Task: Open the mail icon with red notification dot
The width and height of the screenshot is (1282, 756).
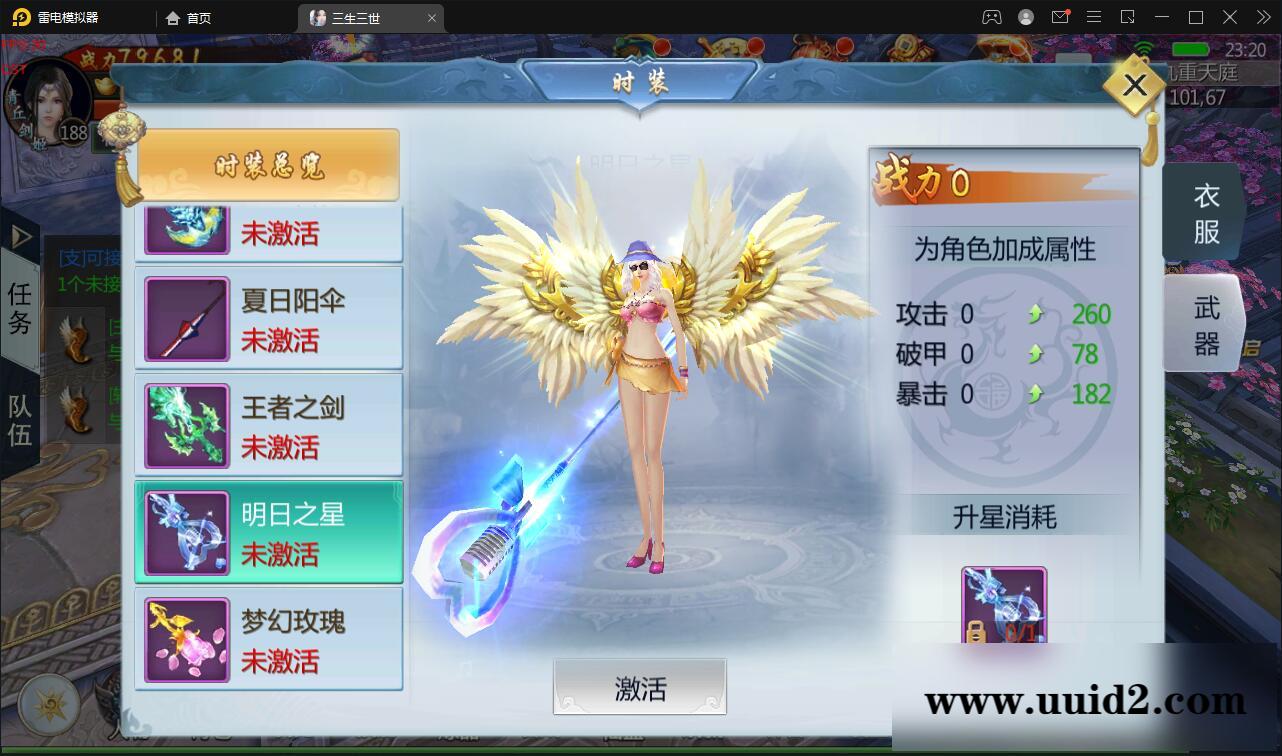Action: (x=1060, y=16)
